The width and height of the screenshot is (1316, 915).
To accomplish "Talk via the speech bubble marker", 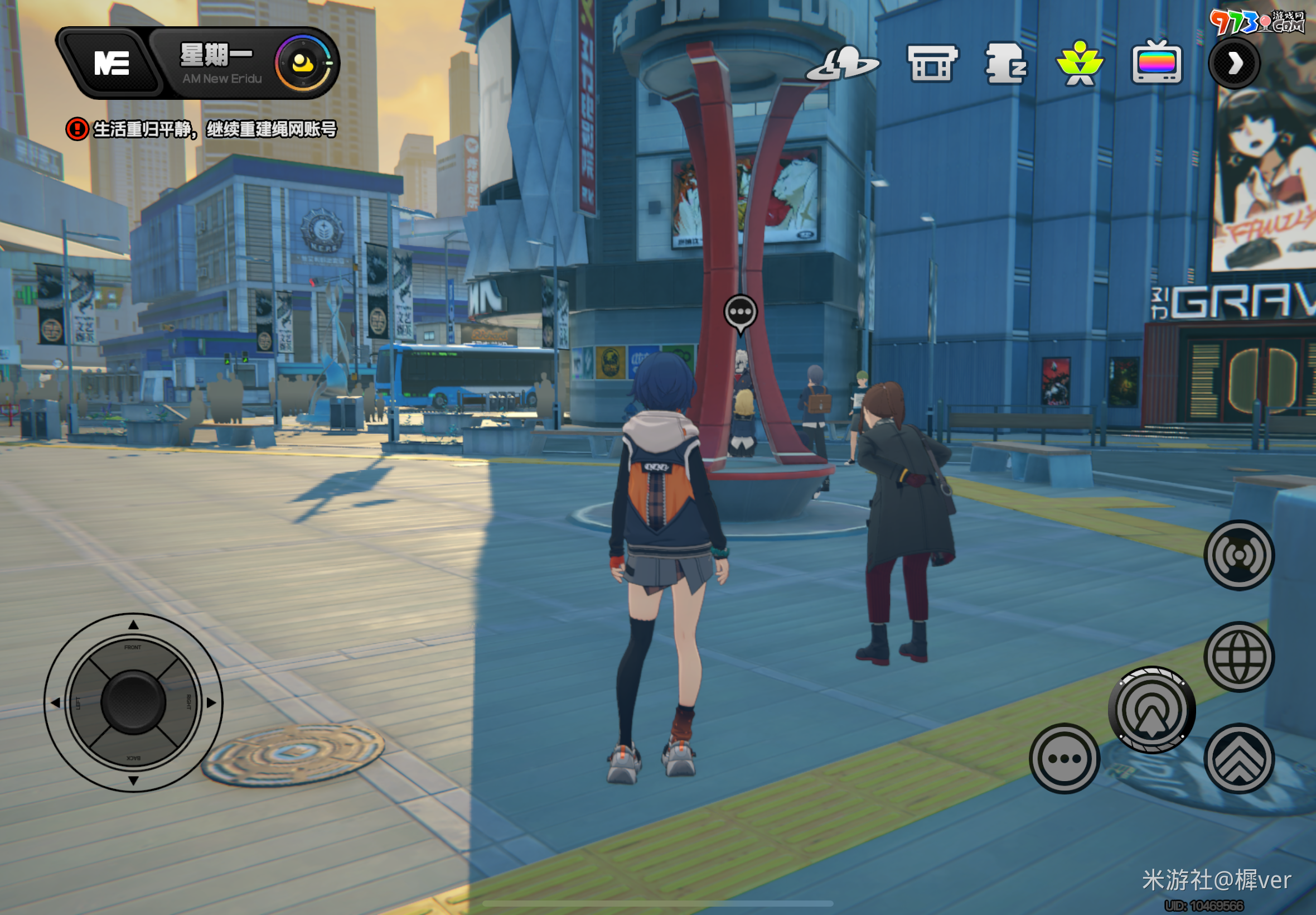I will click(740, 313).
